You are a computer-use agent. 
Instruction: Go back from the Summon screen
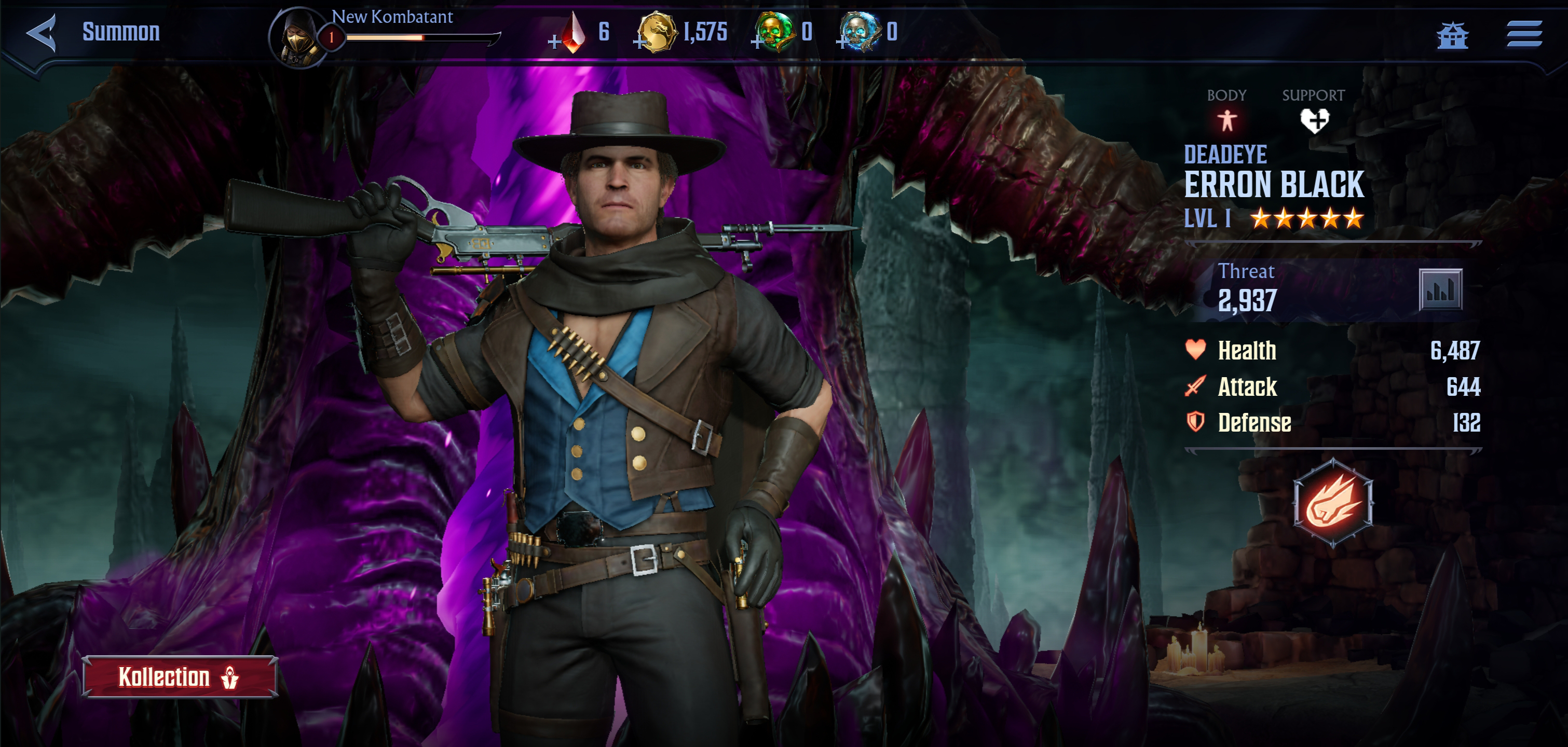42,33
